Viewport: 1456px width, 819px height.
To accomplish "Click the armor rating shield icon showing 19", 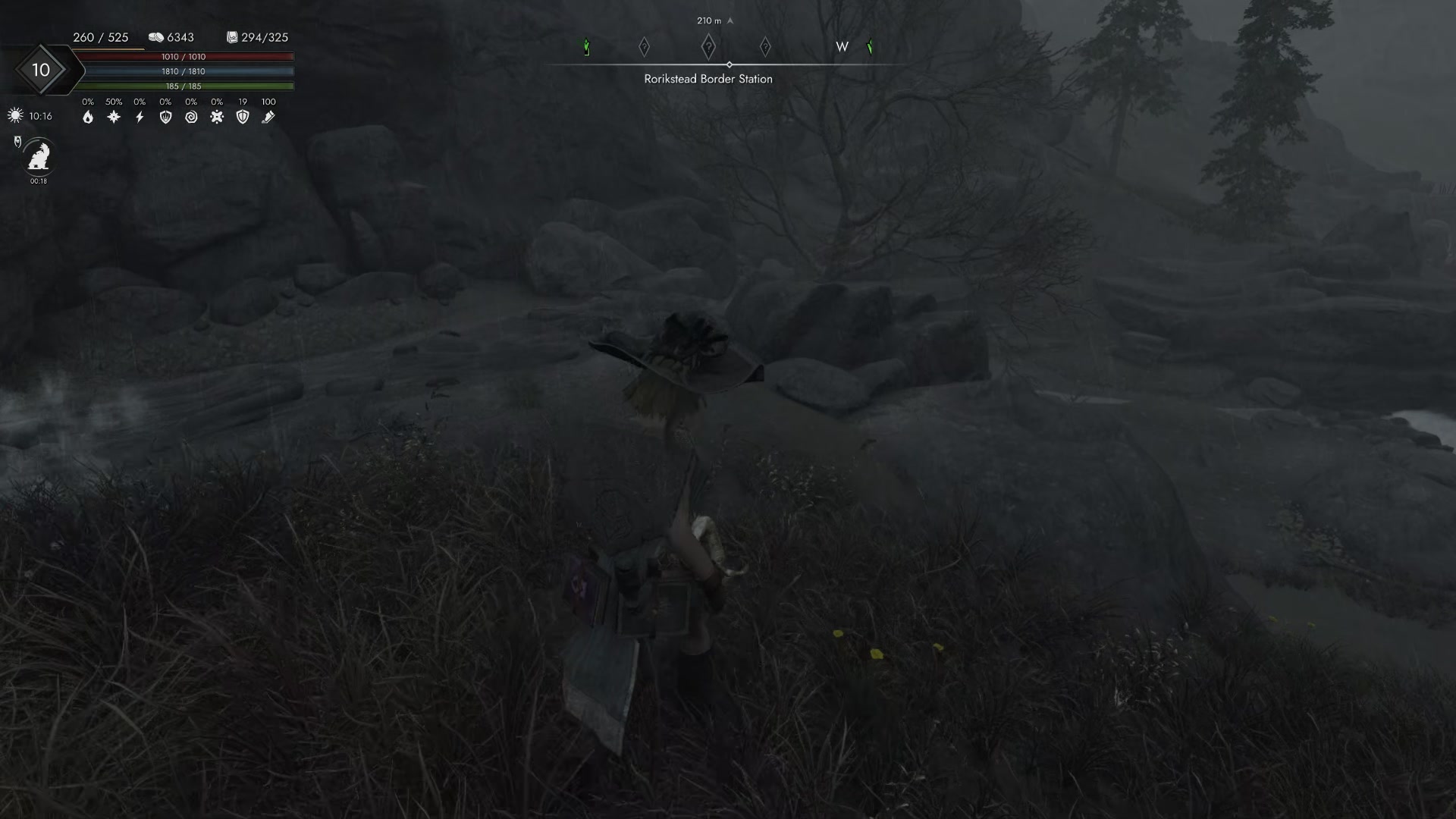I will [243, 117].
